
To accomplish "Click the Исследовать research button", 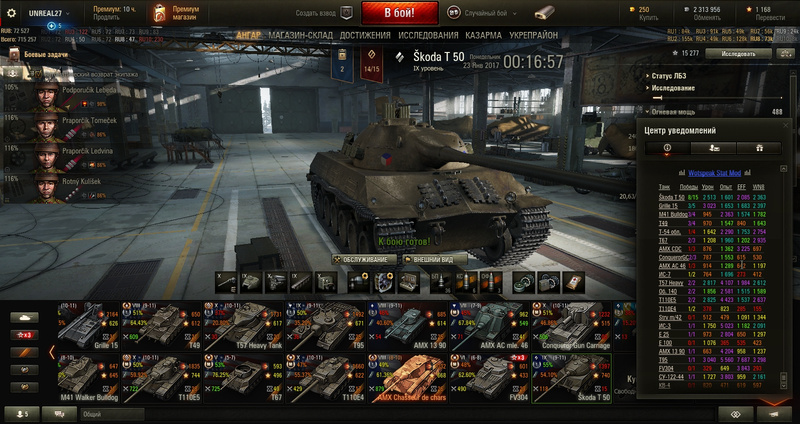I will click(x=746, y=52).
